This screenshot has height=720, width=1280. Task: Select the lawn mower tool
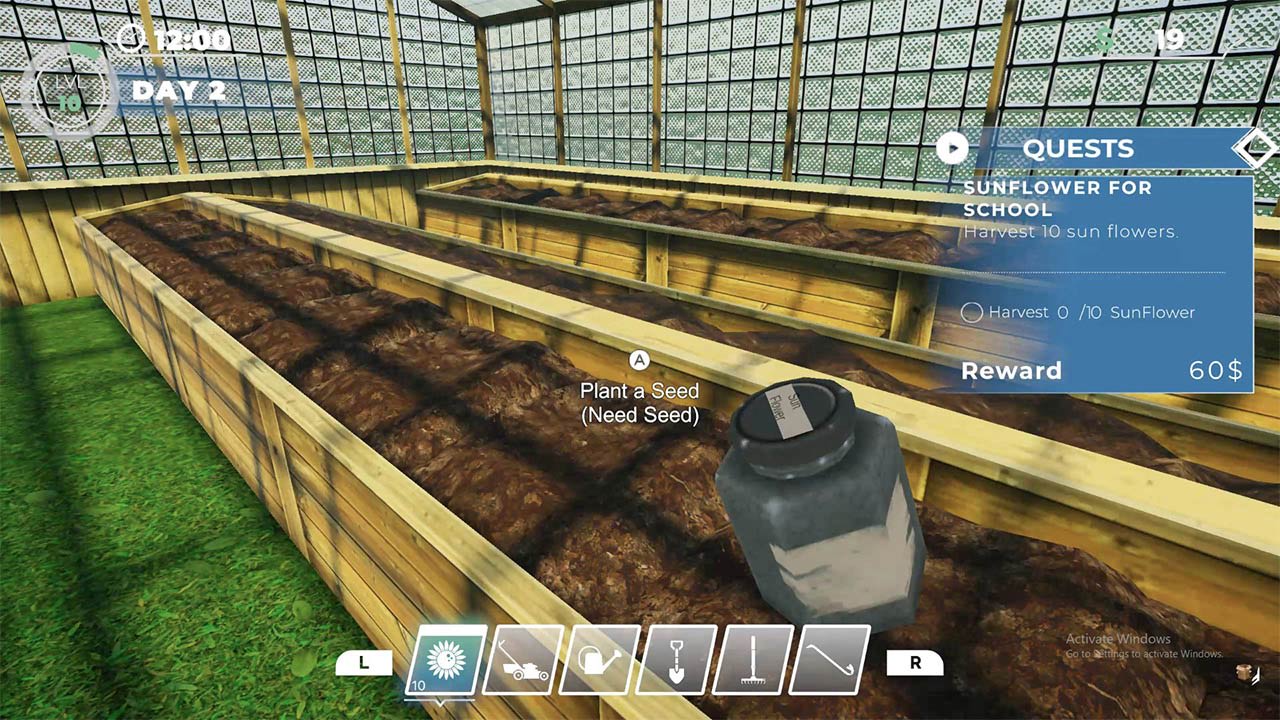(x=521, y=662)
